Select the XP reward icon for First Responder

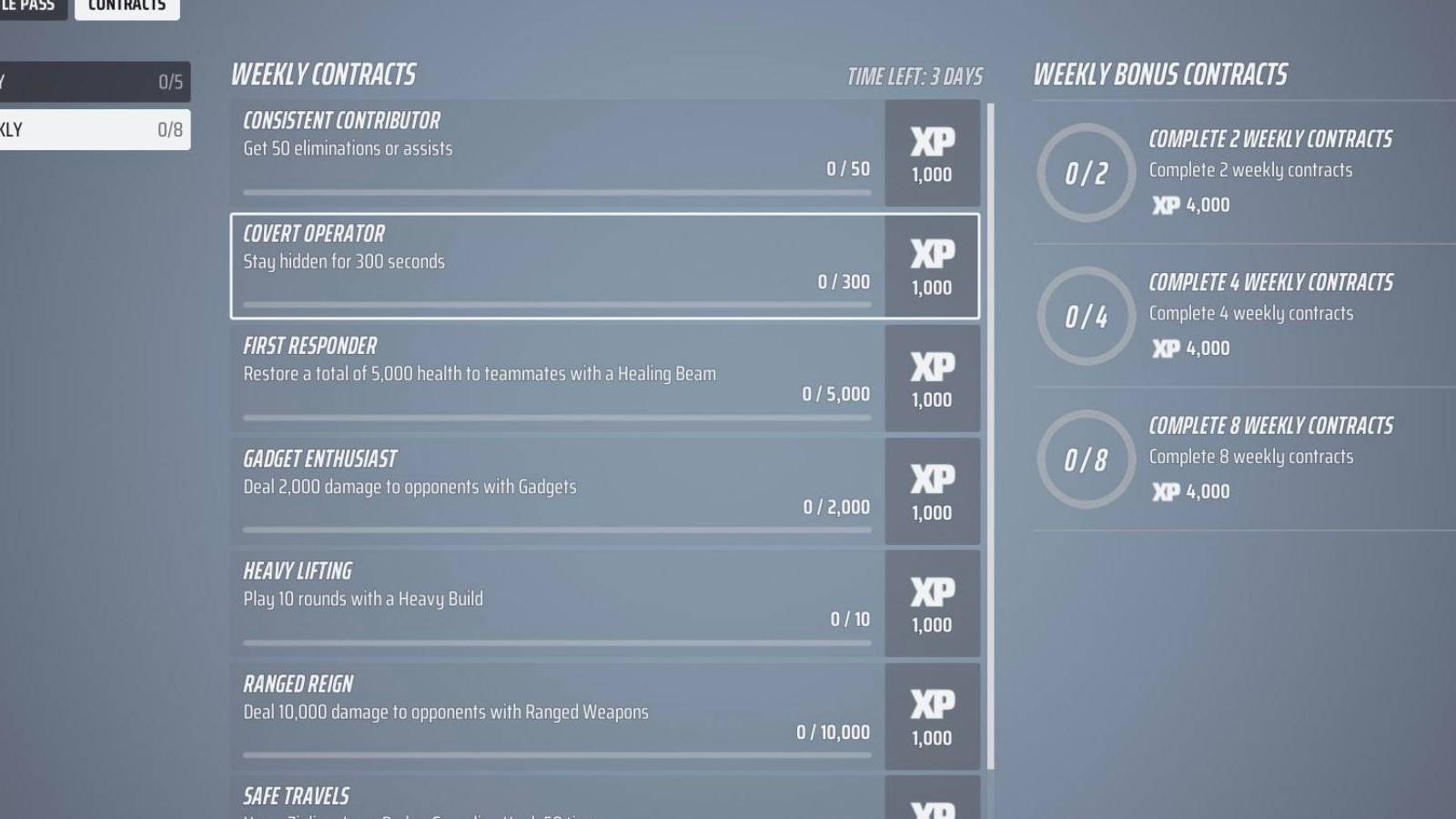931,379
